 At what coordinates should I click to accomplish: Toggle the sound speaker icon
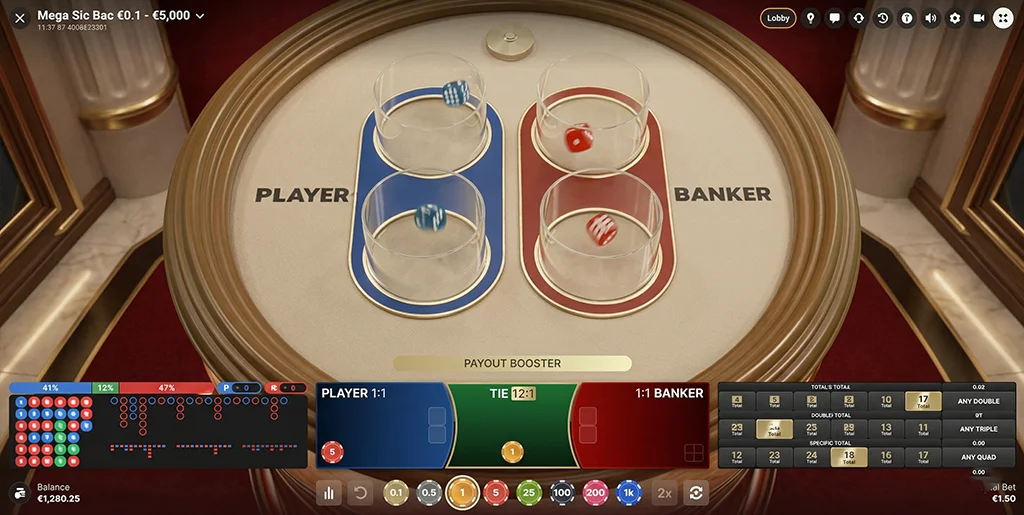(x=931, y=18)
